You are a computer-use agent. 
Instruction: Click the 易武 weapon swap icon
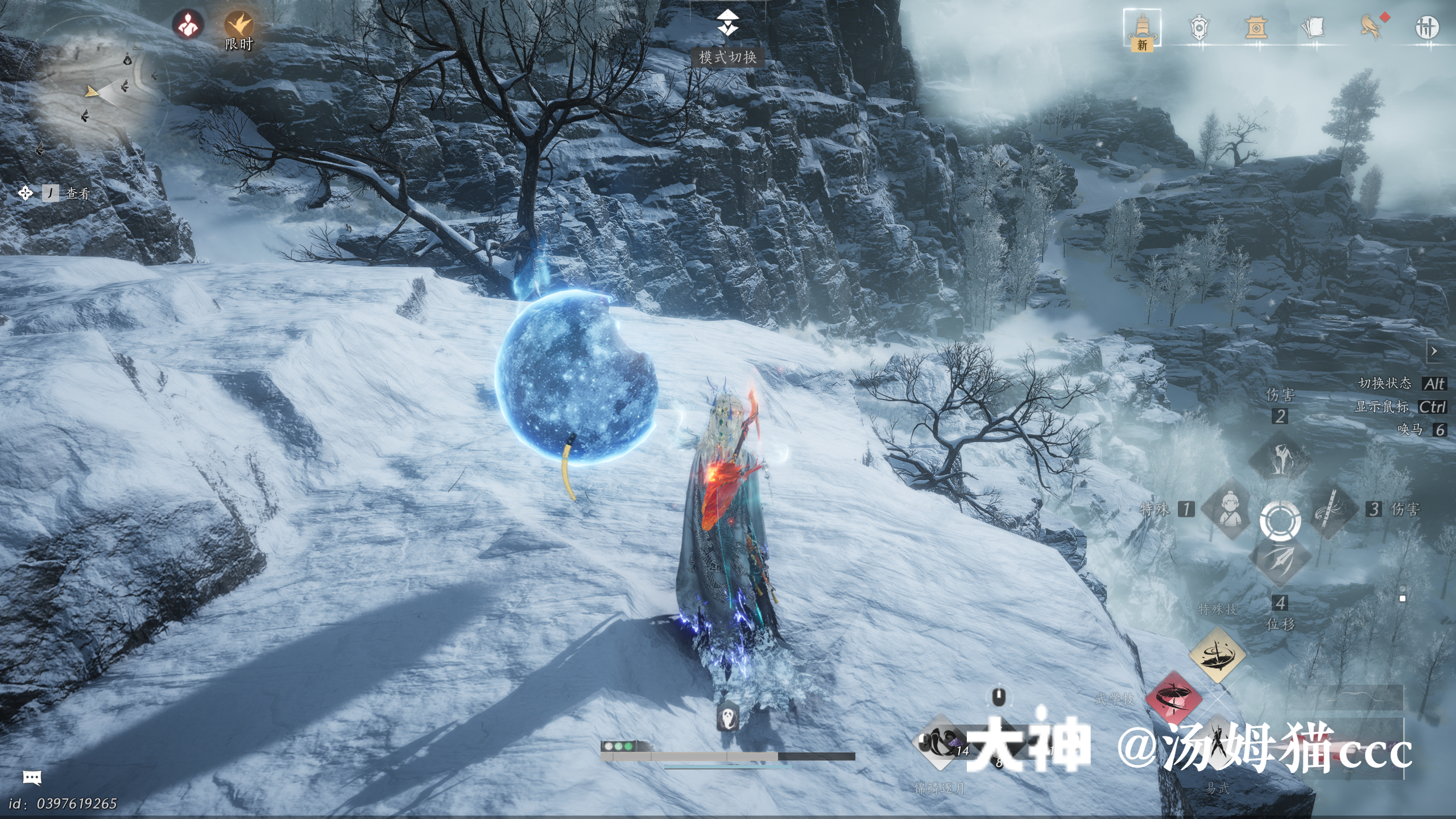tap(1217, 746)
